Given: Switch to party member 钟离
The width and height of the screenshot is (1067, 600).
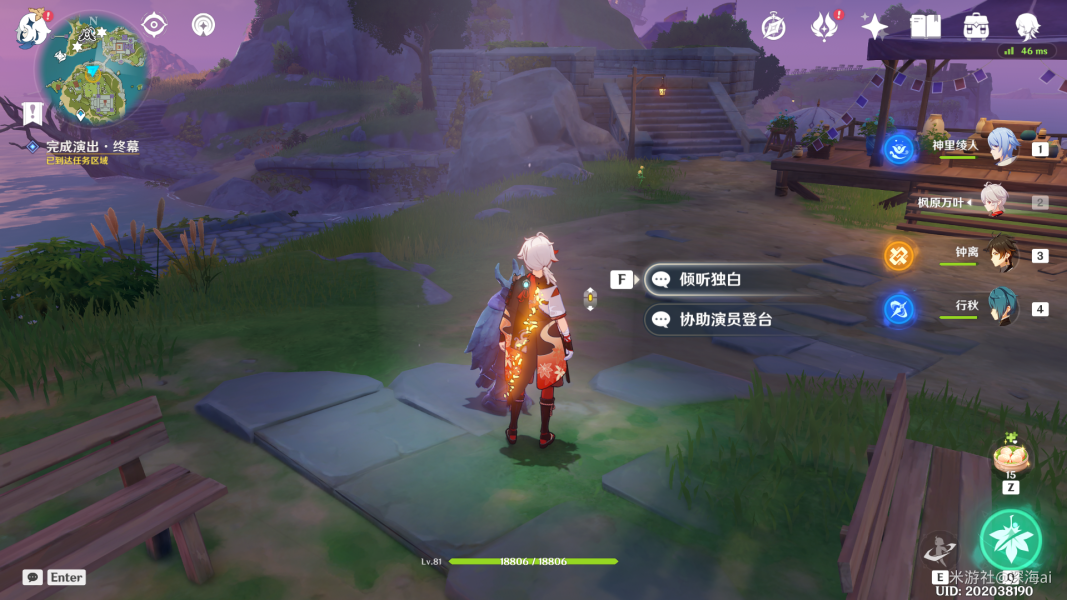Looking at the screenshot, I should point(1002,254).
